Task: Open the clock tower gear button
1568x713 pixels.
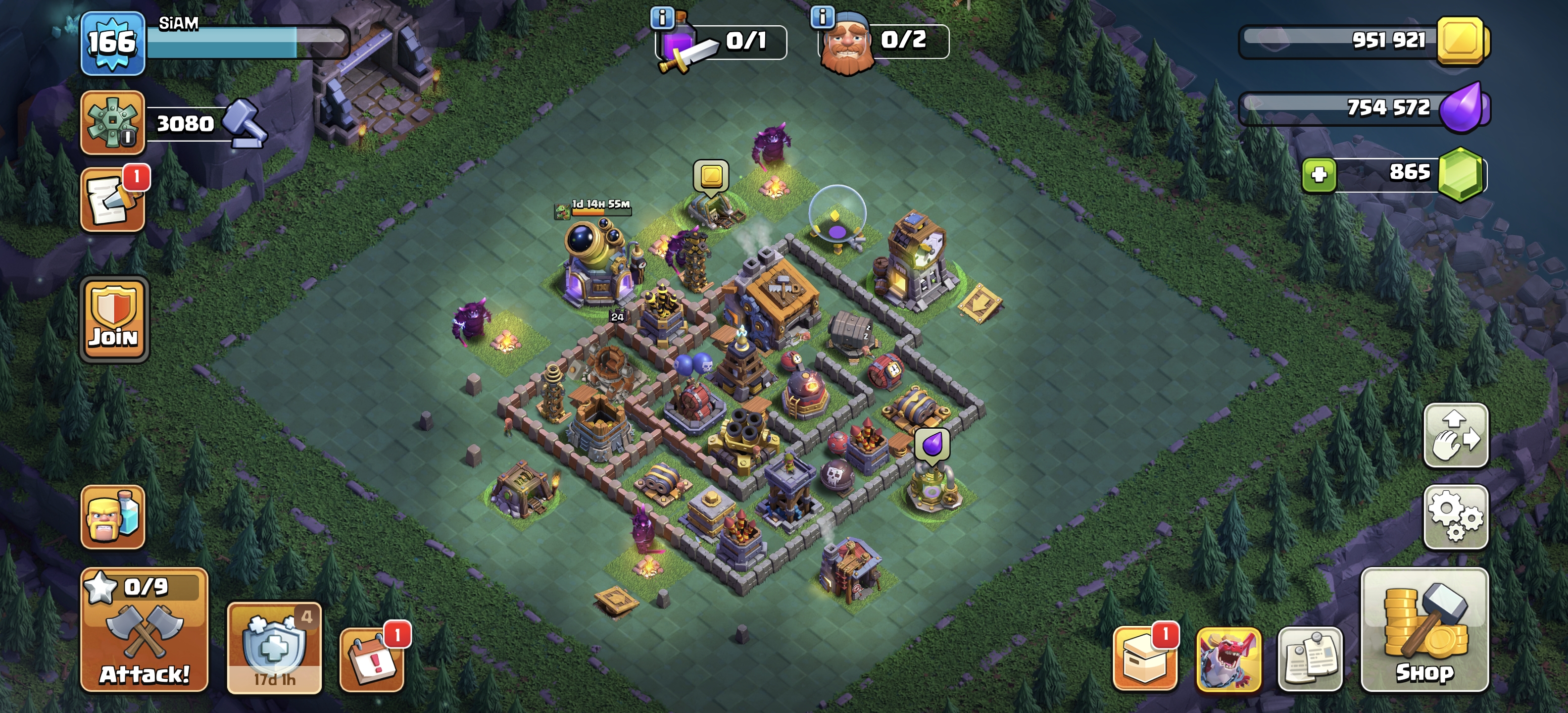Action: pyautogui.click(x=113, y=123)
